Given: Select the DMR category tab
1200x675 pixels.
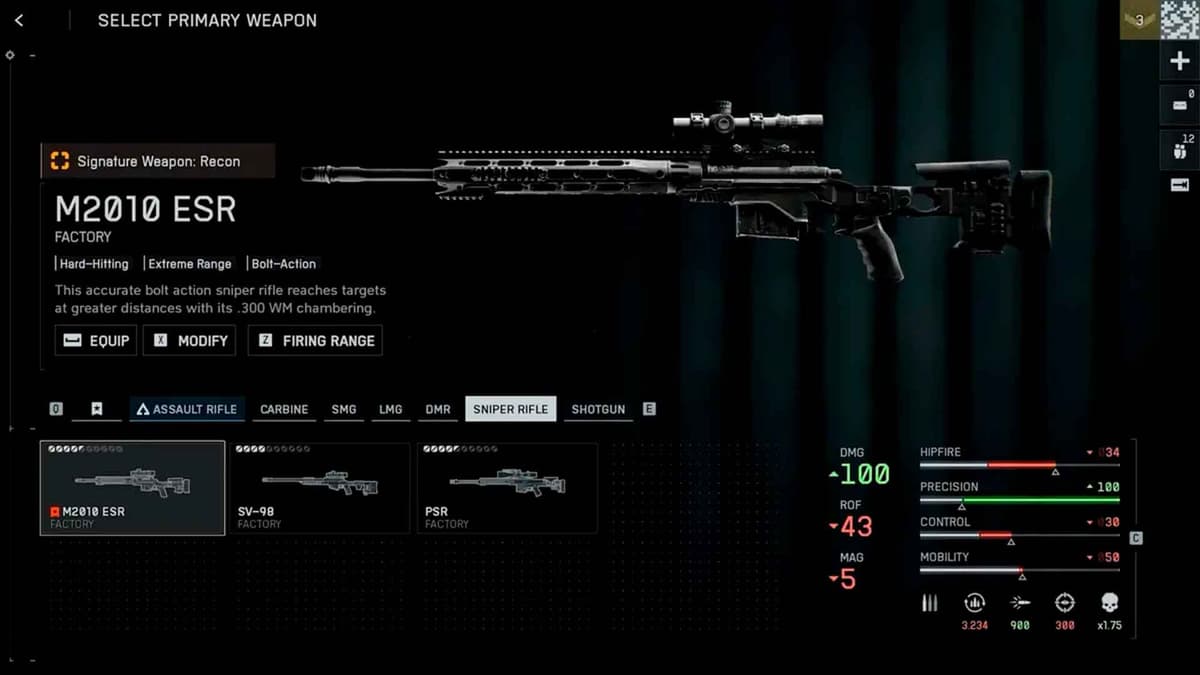Looking at the screenshot, I should [x=438, y=409].
